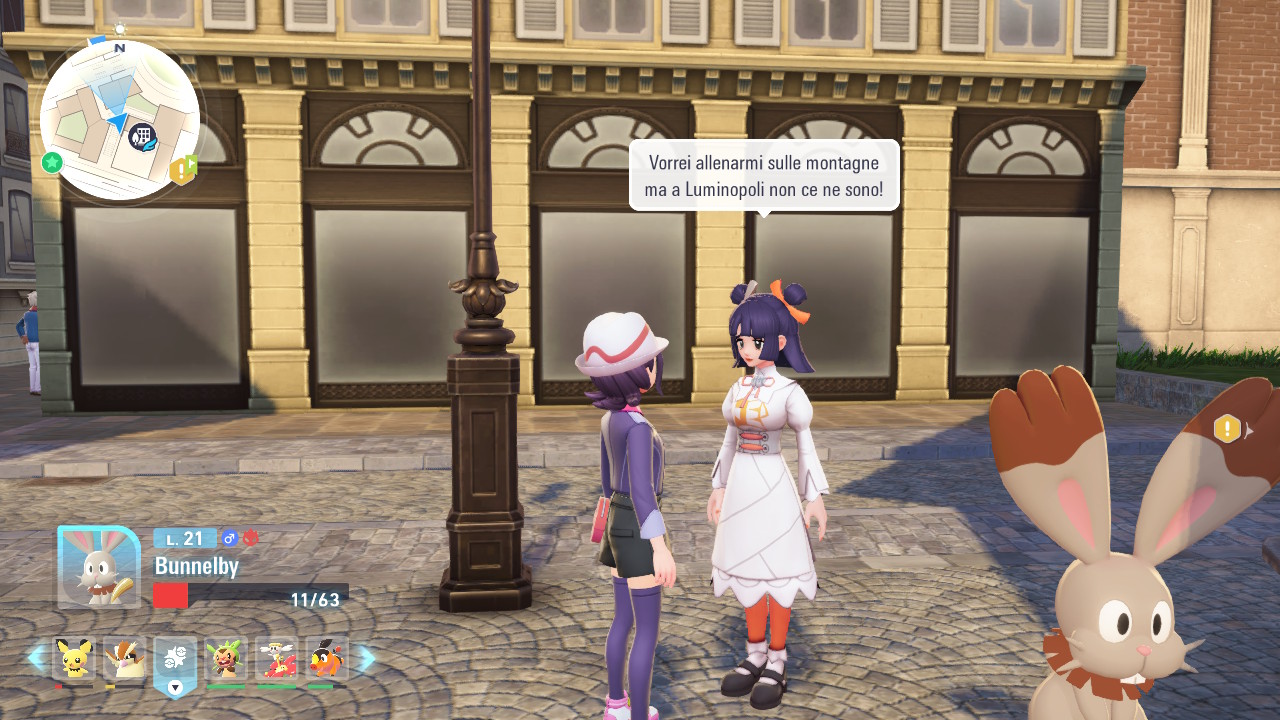Select Tepig from the party bar
The width and height of the screenshot is (1280, 720).
[327, 658]
